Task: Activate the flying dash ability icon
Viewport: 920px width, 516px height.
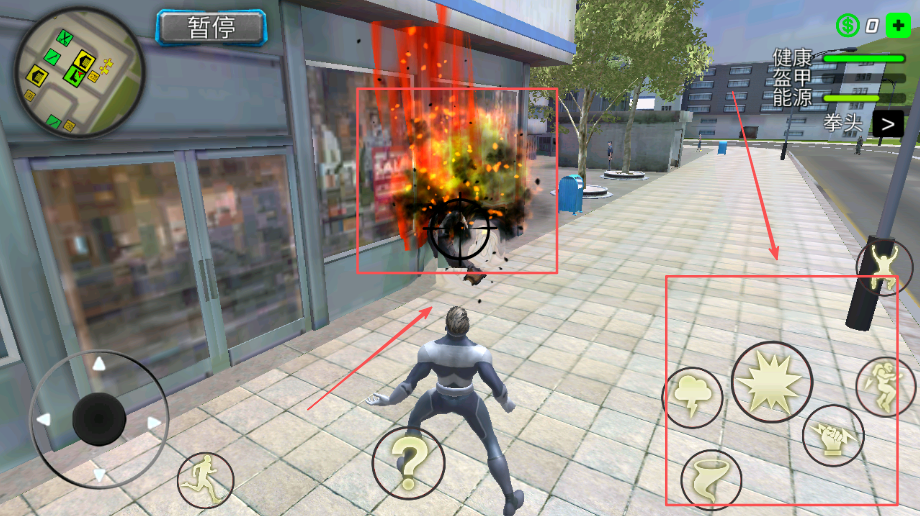Action: click(x=885, y=386)
